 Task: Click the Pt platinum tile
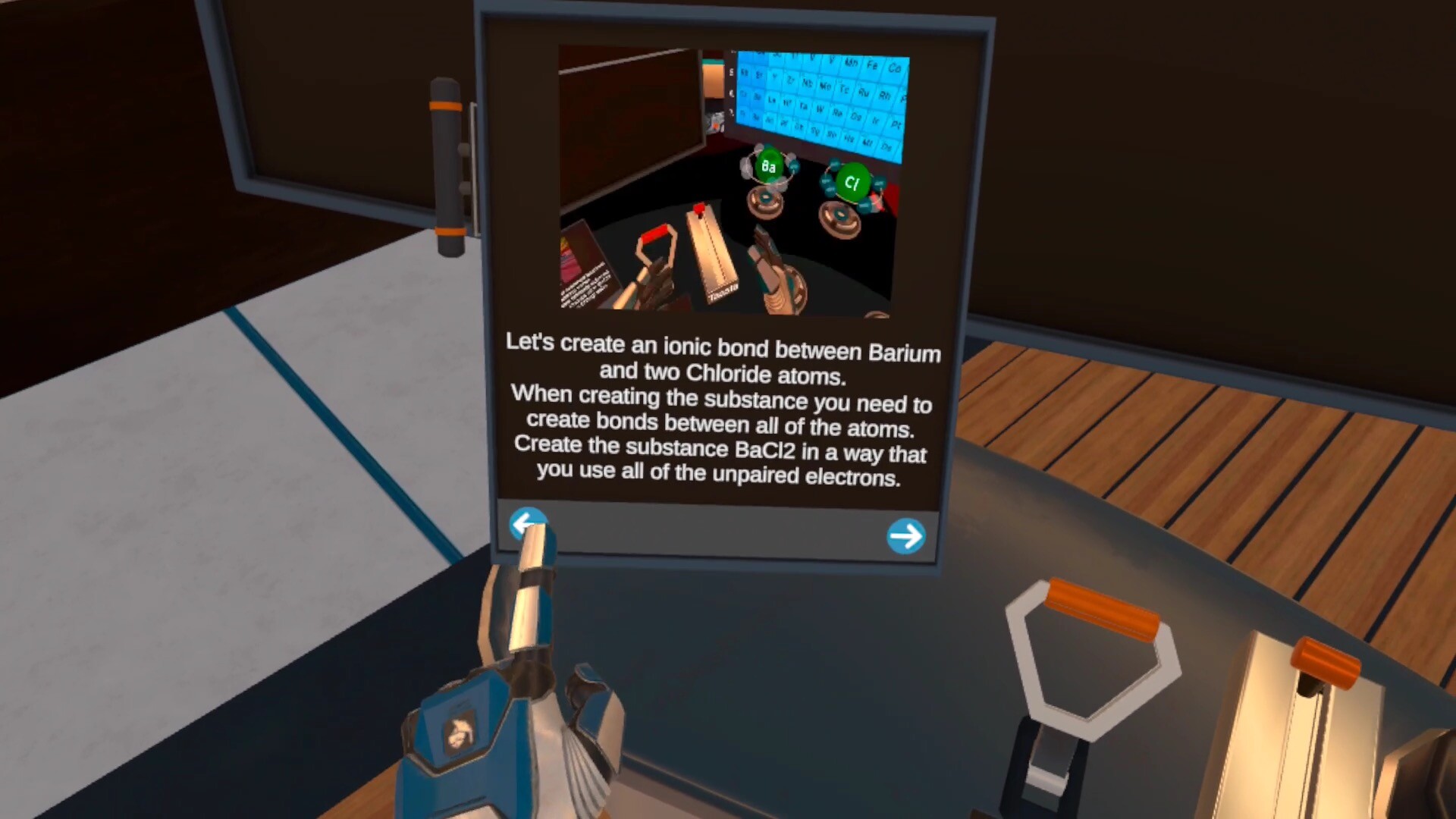[897, 124]
